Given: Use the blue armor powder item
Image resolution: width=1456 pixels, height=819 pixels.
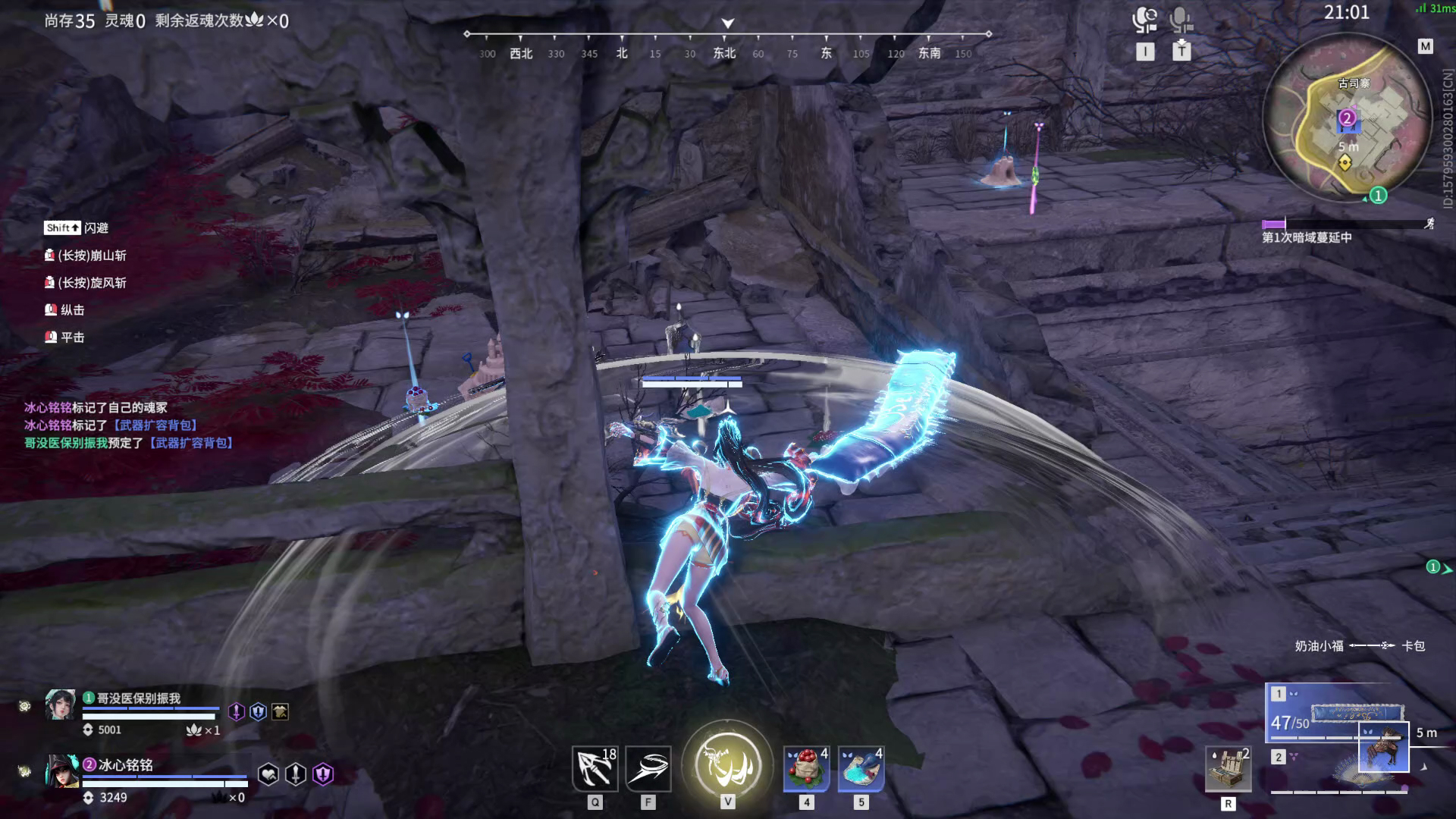Looking at the screenshot, I should 861,768.
